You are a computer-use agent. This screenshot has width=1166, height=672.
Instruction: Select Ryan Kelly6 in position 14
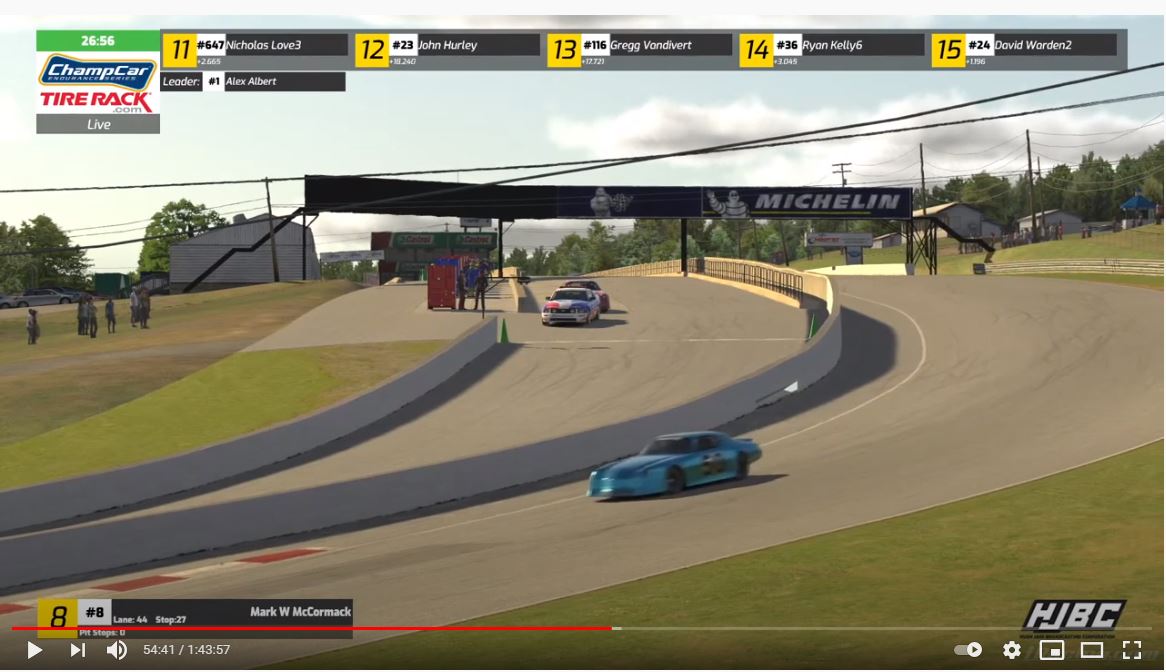coord(840,46)
